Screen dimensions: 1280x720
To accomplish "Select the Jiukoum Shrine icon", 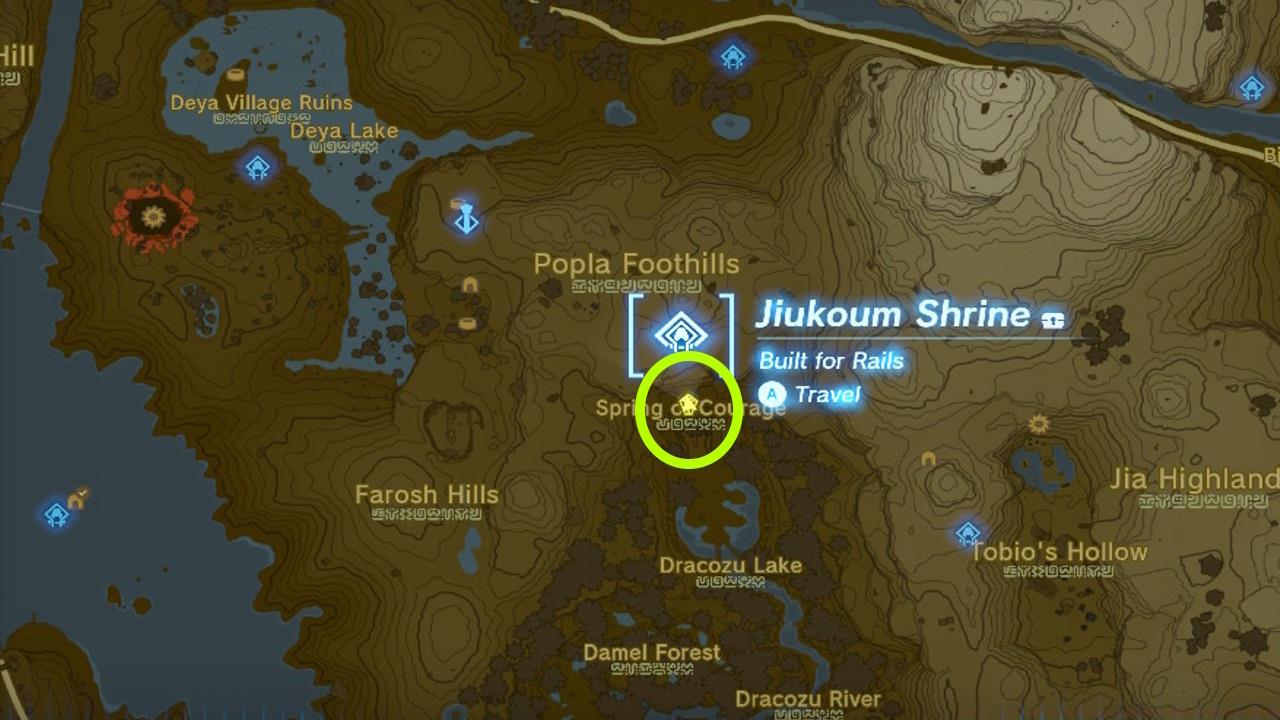I will click(x=681, y=333).
